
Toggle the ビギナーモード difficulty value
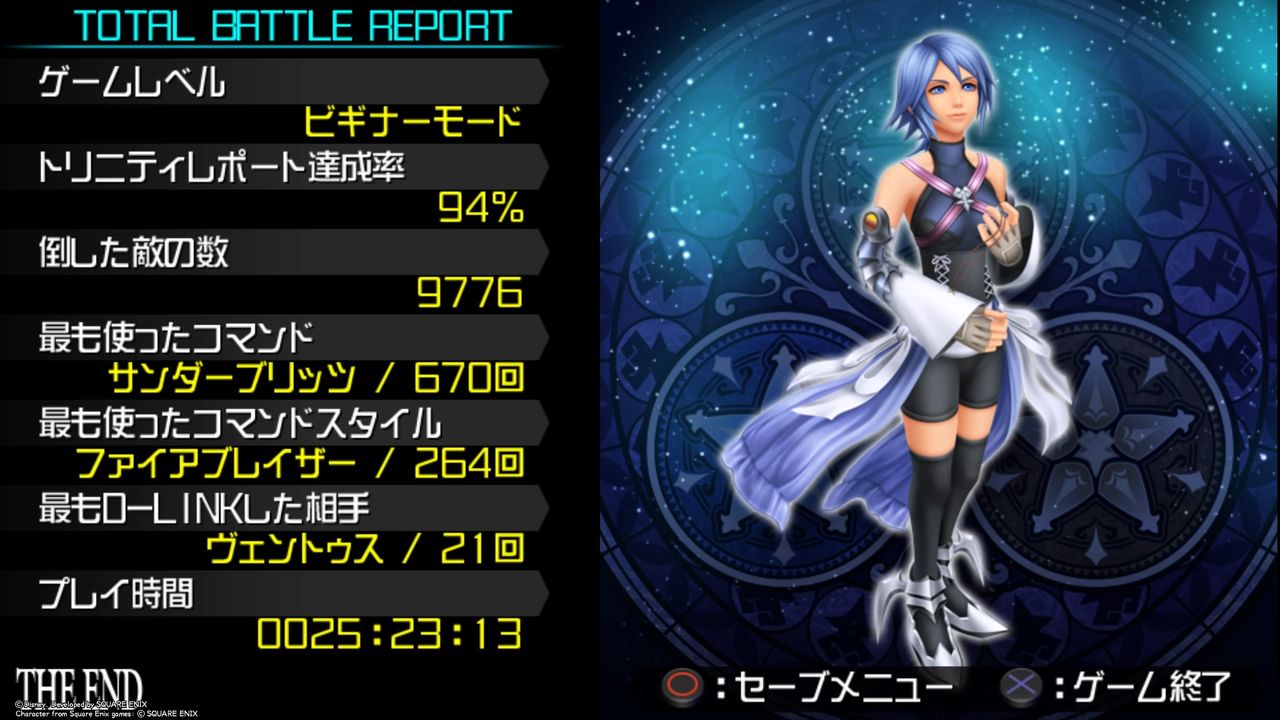point(410,122)
